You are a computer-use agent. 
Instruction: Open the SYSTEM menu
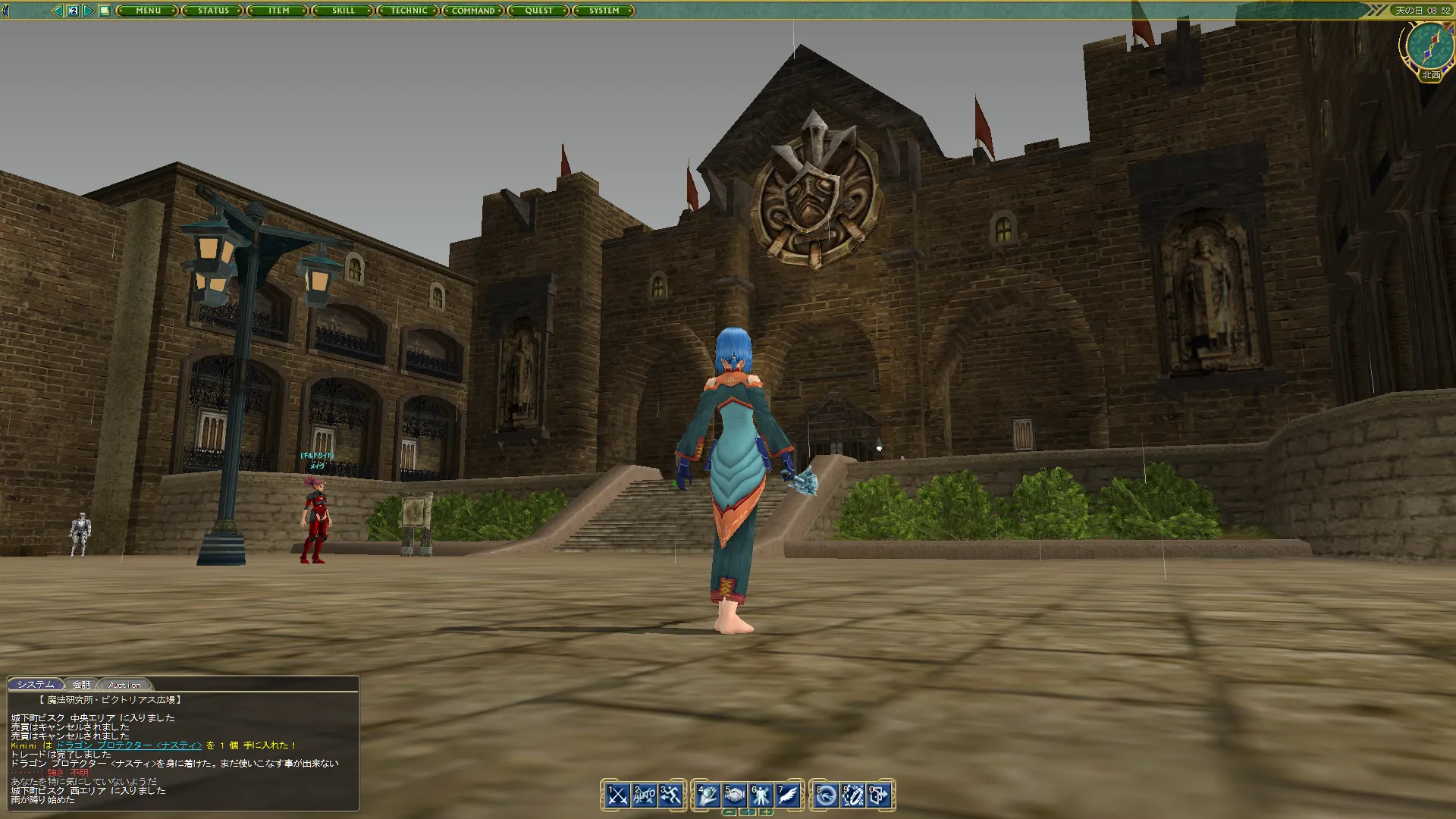tap(604, 11)
